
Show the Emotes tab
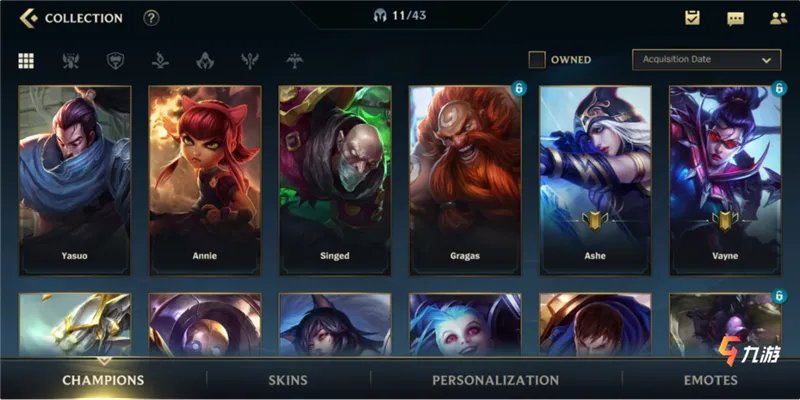(x=710, y=380)
